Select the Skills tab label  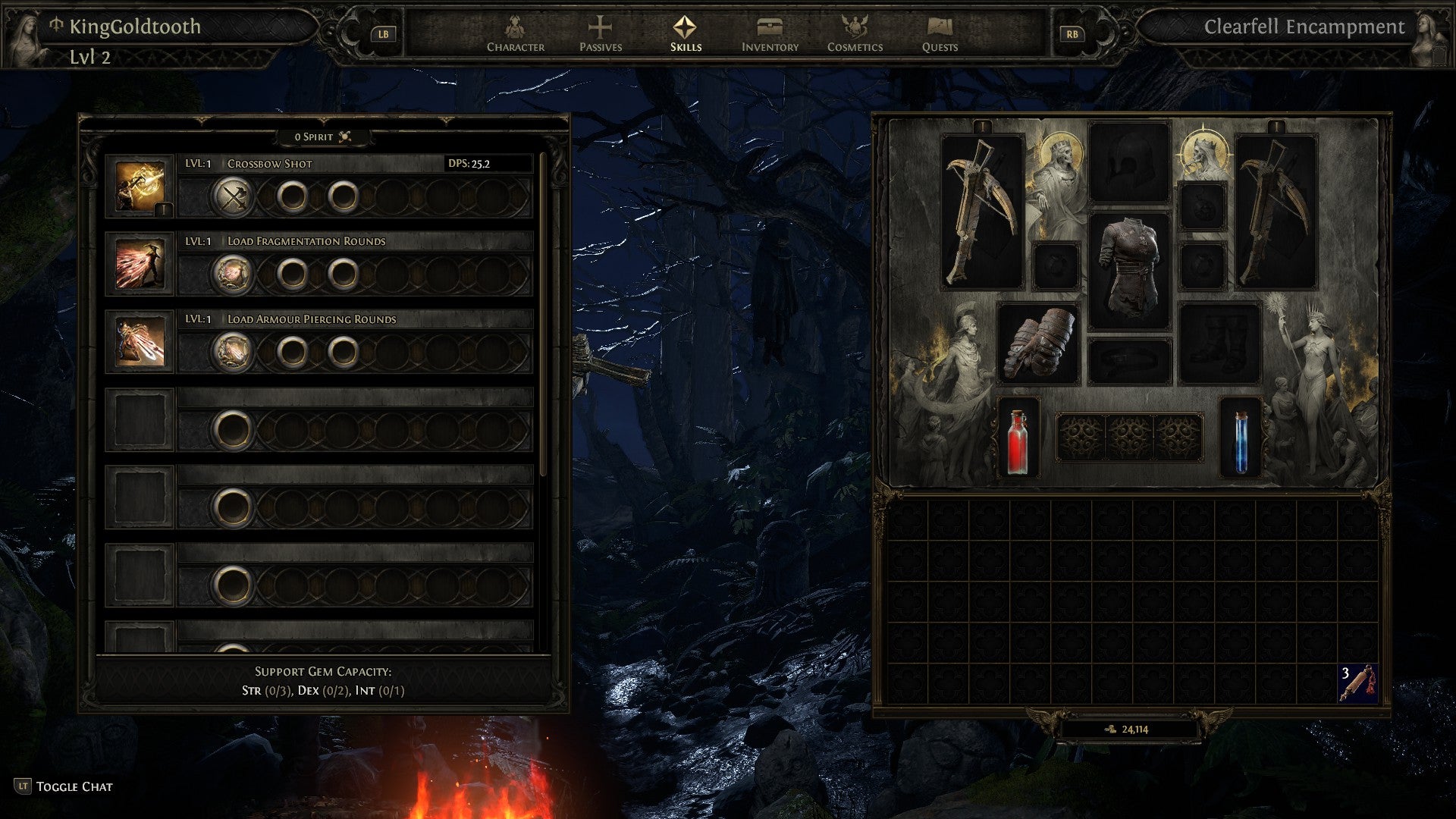[685, 45]
